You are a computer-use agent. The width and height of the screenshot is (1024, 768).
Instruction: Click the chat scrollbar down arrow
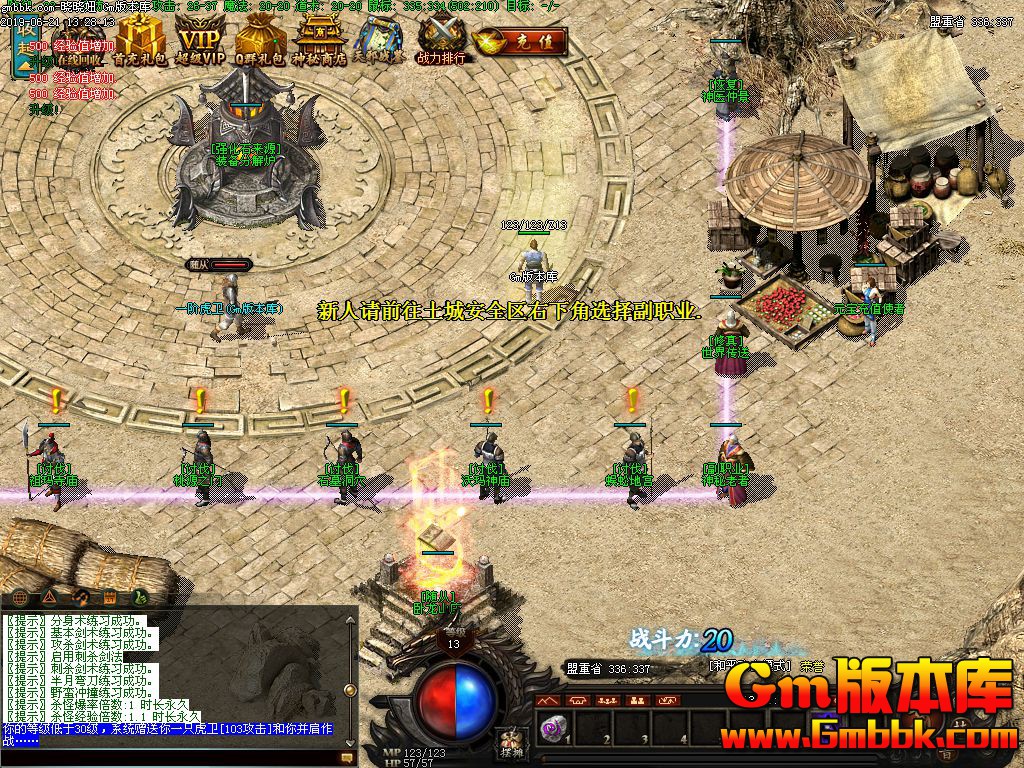351,741
